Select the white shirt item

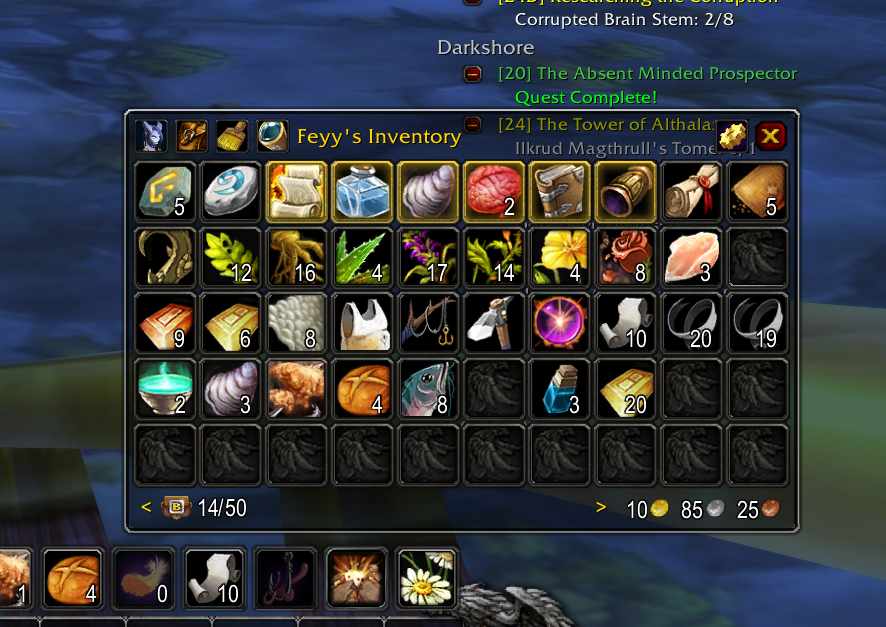pos(362,323)
